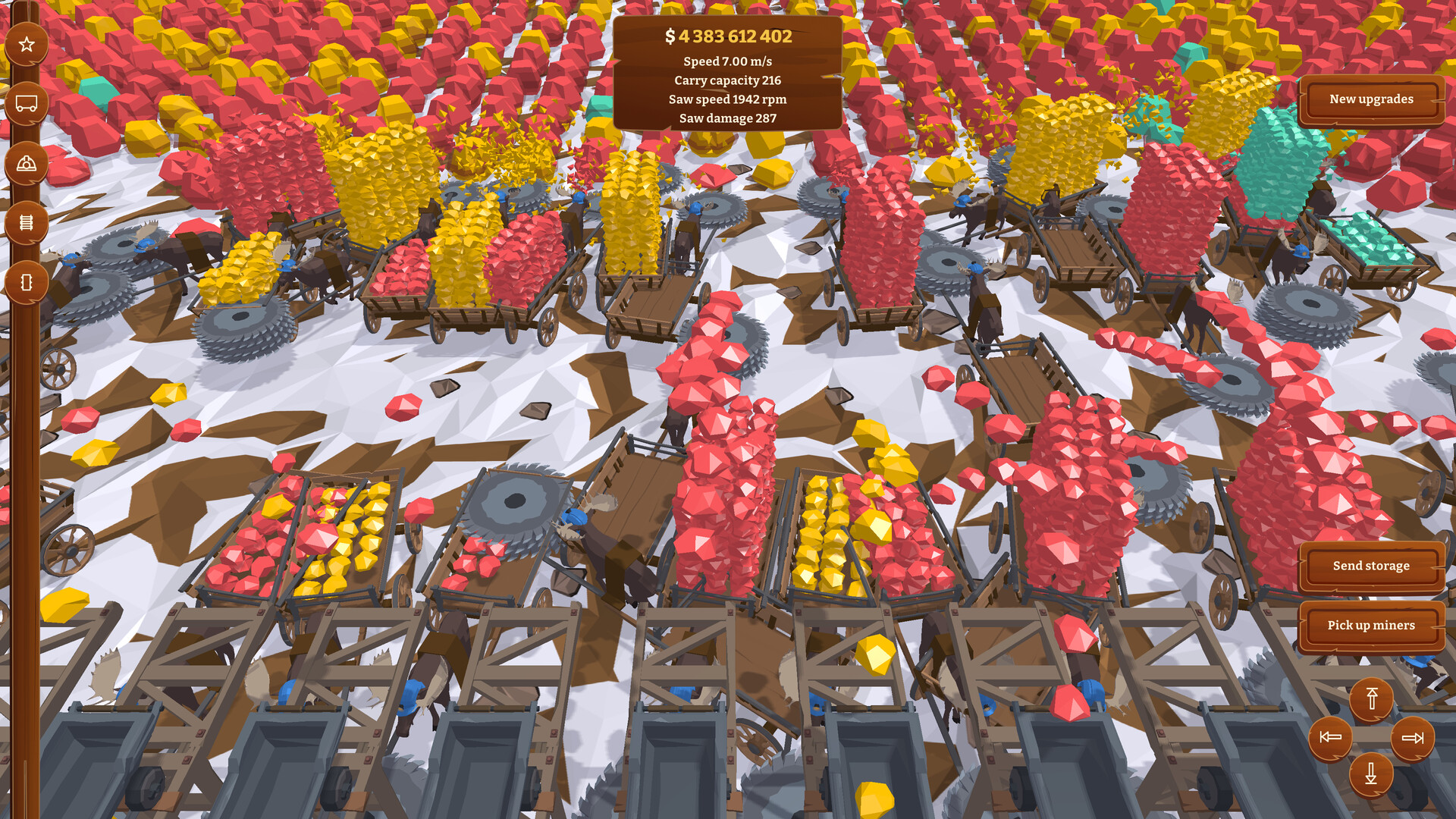Click the Speed 7.00 m/s stat line
The height and width of the screenshot is (819, 1456).
click(x=728, y=62)
